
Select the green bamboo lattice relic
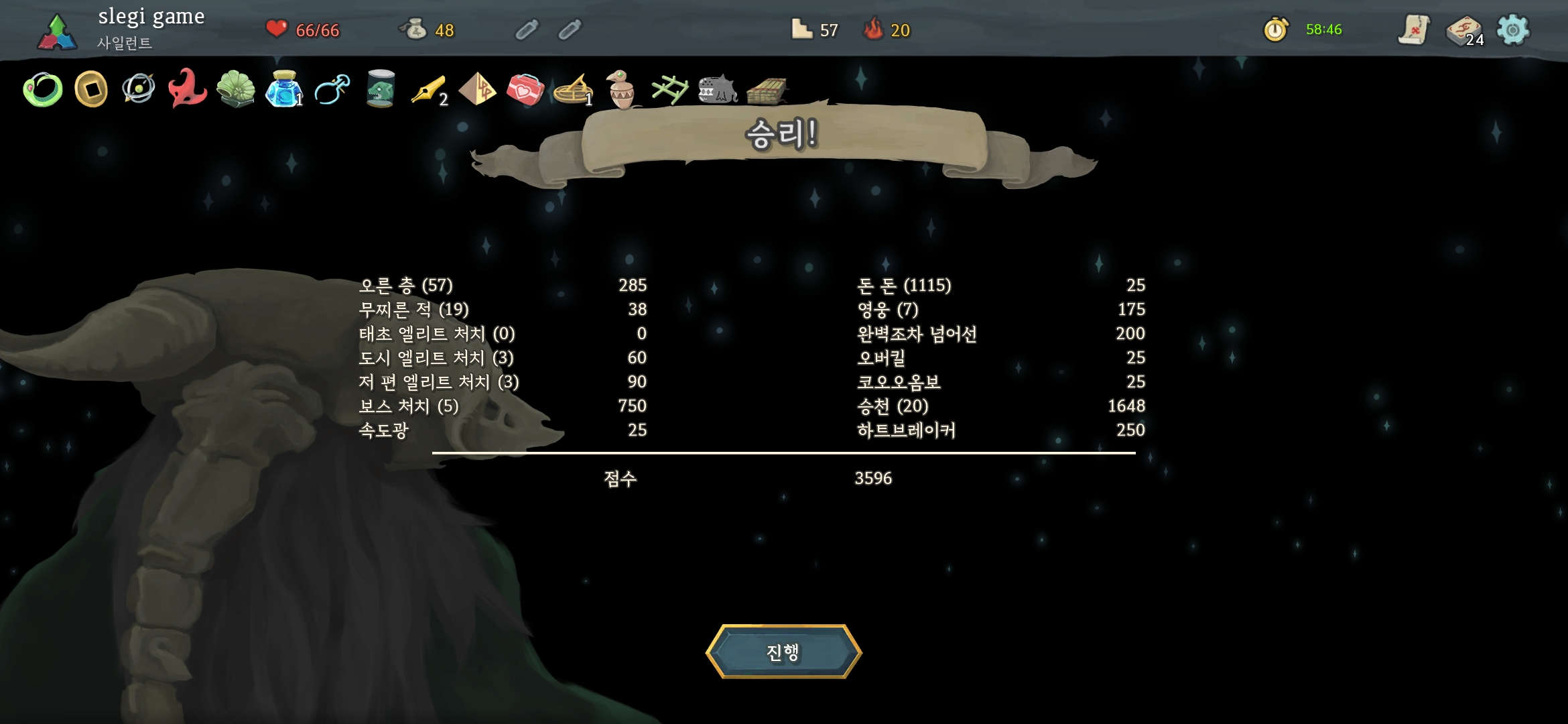pos(669,90)
